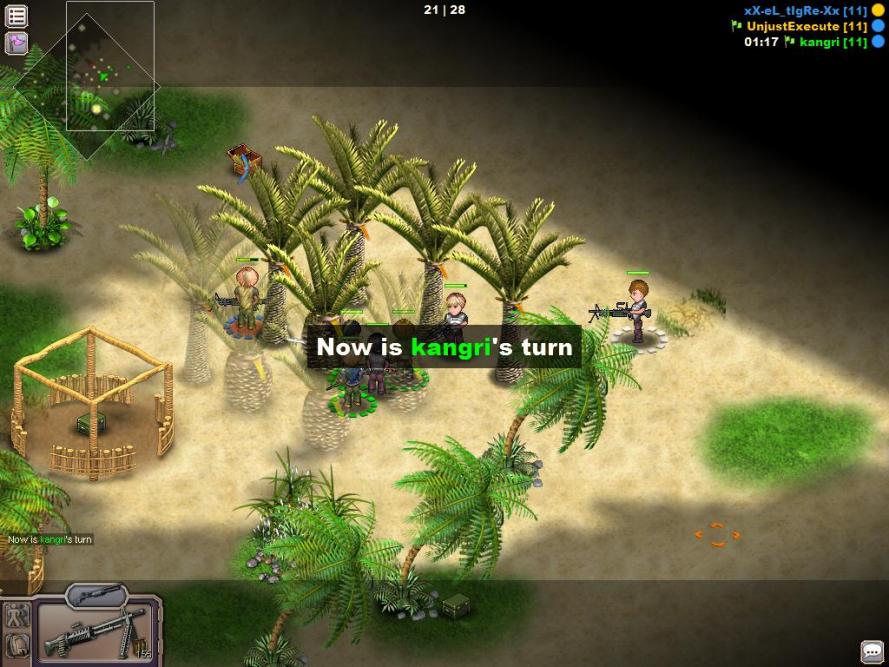Open the list menu button
The width and height of the screenshot is (889, 667).
(x=17, y=16)
